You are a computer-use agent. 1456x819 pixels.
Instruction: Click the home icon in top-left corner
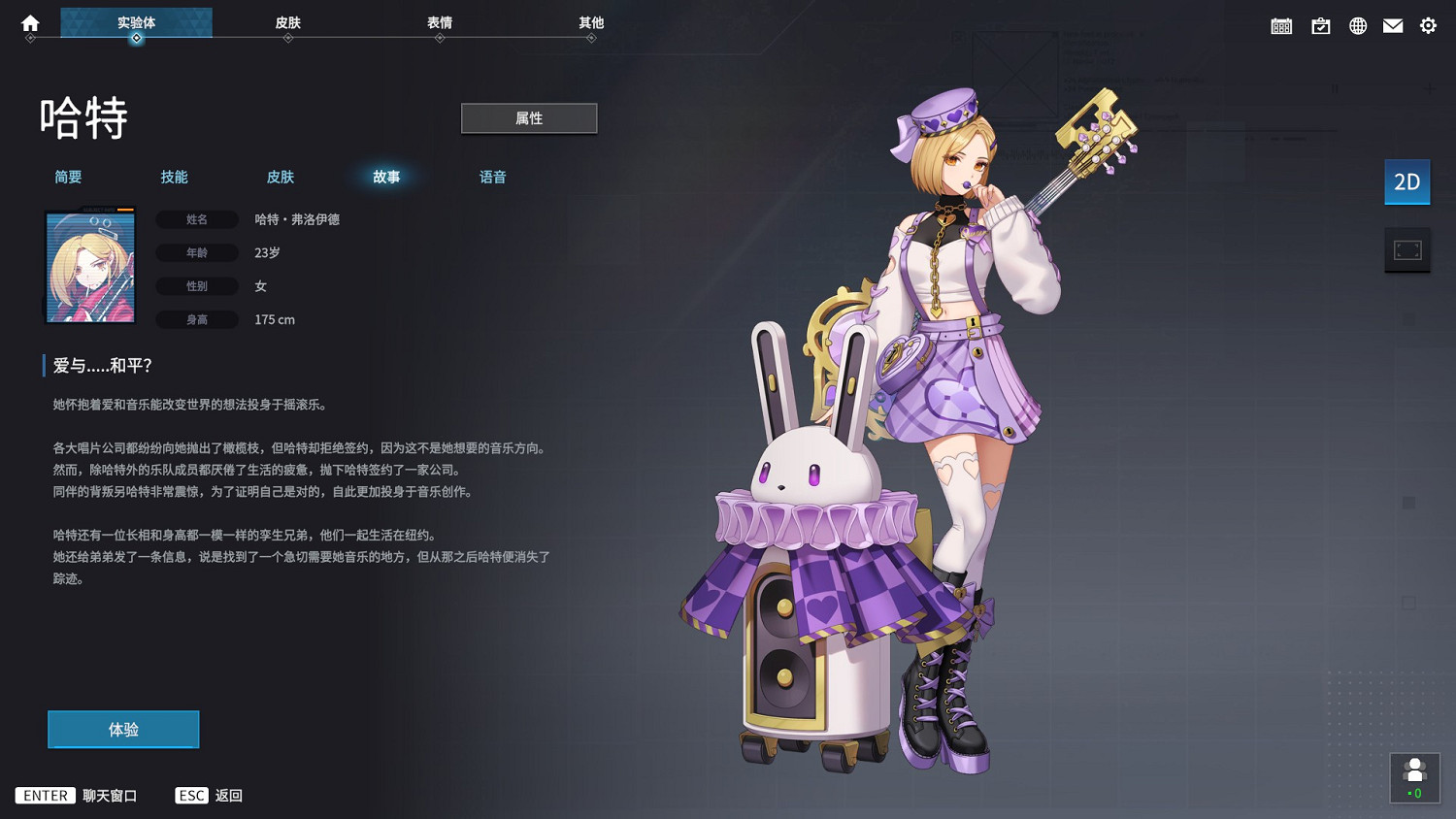click(28, 23)
